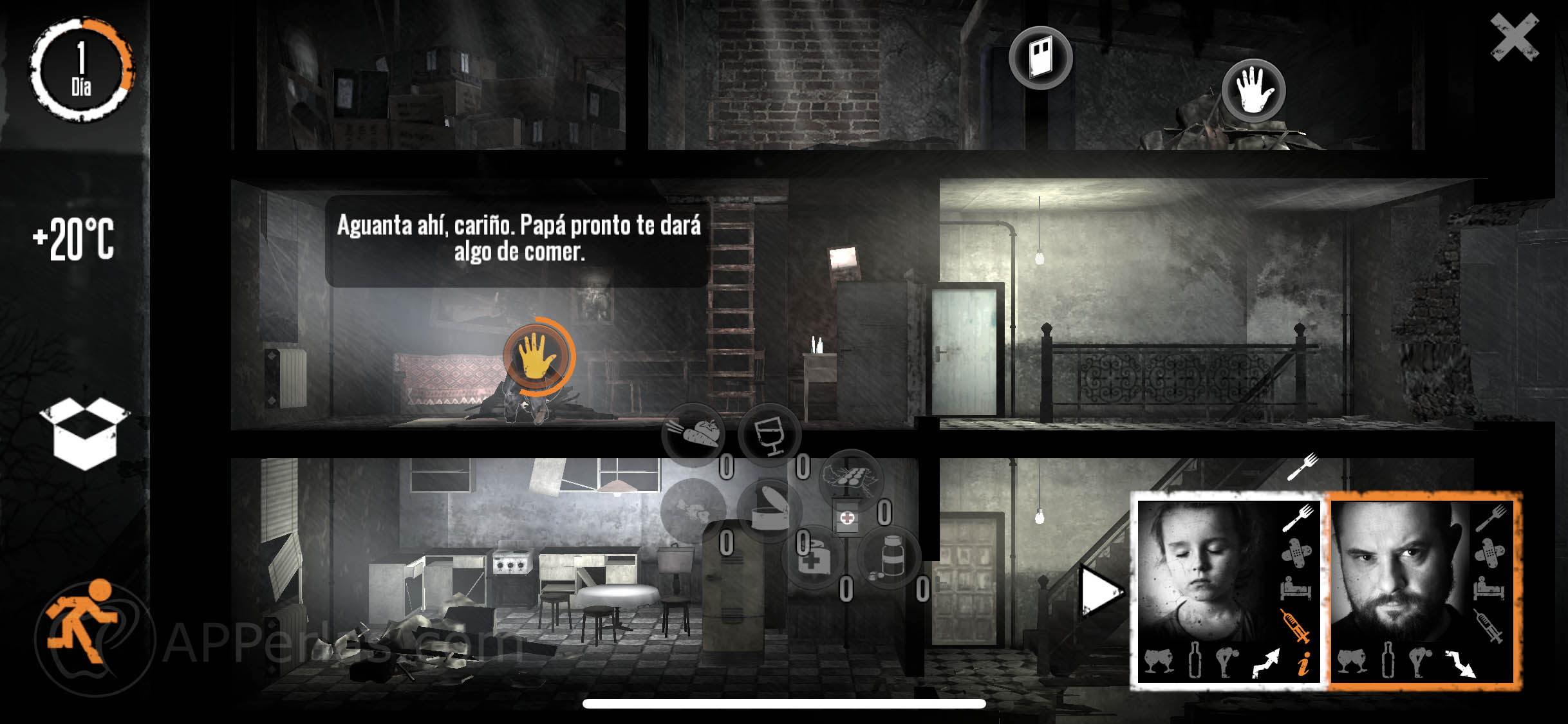Screen dimensions: 1568x724
Task: Select the day clock indicator
Action: point(81,69)
